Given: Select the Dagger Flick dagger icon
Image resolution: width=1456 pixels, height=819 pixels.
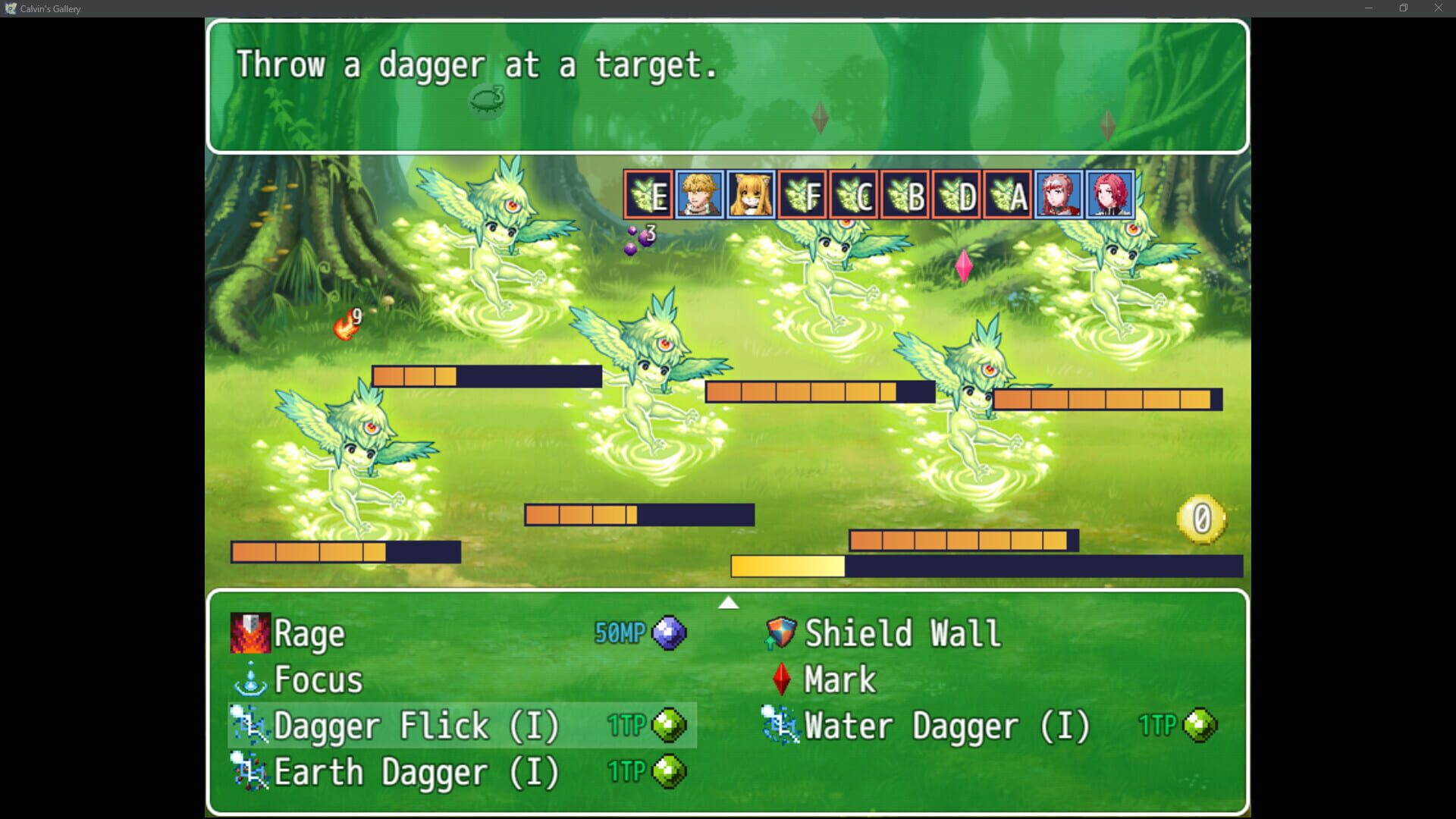Looking at the screenshot, I should (x=252, y=726).
